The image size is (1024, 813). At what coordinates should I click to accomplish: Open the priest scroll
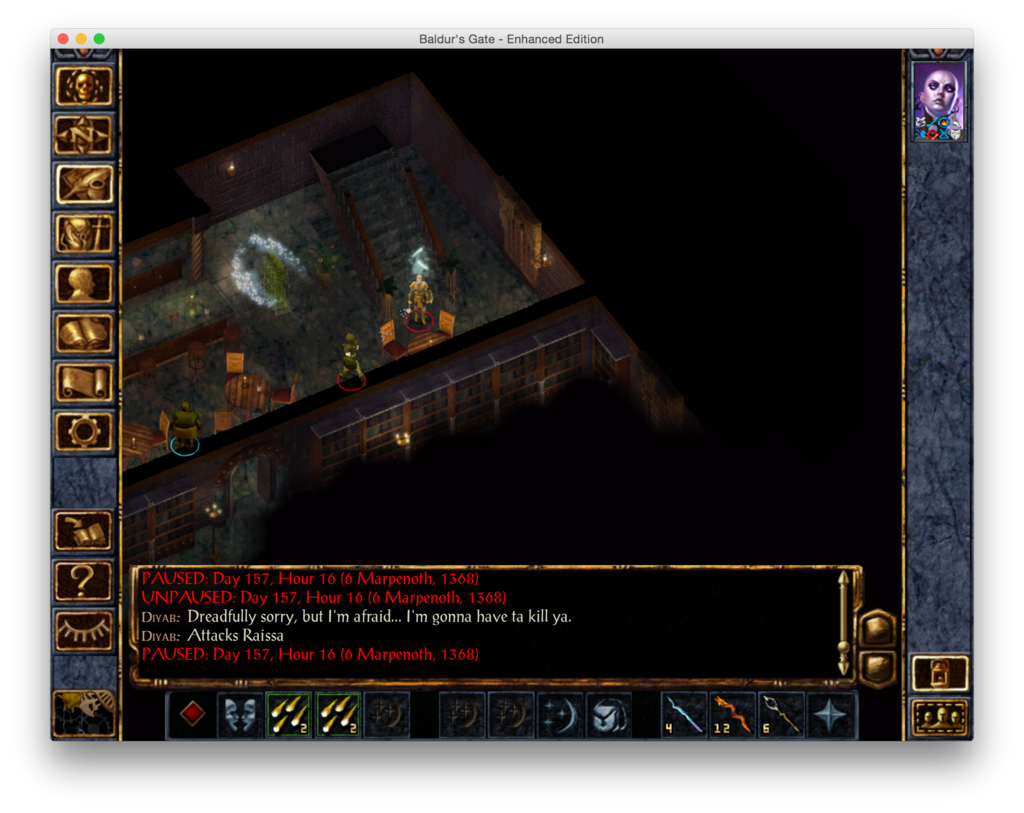[x=84, y=382]
